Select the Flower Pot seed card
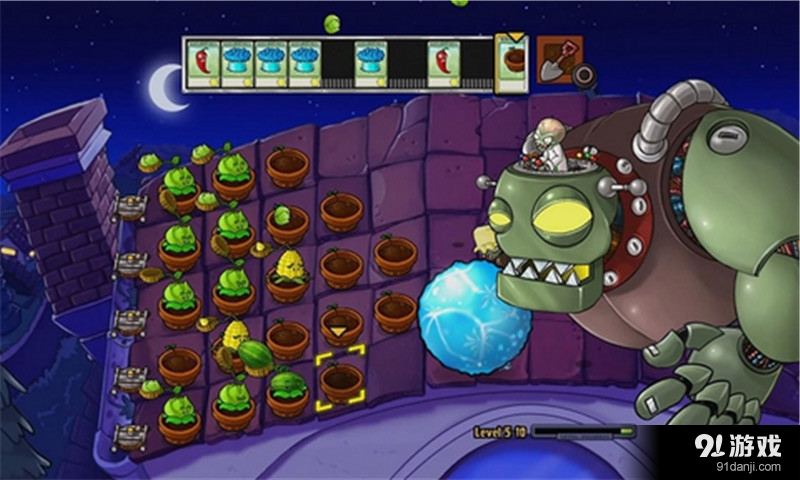Screen dimensions: 800x480 pyautogui.click(x=511, y=65)
